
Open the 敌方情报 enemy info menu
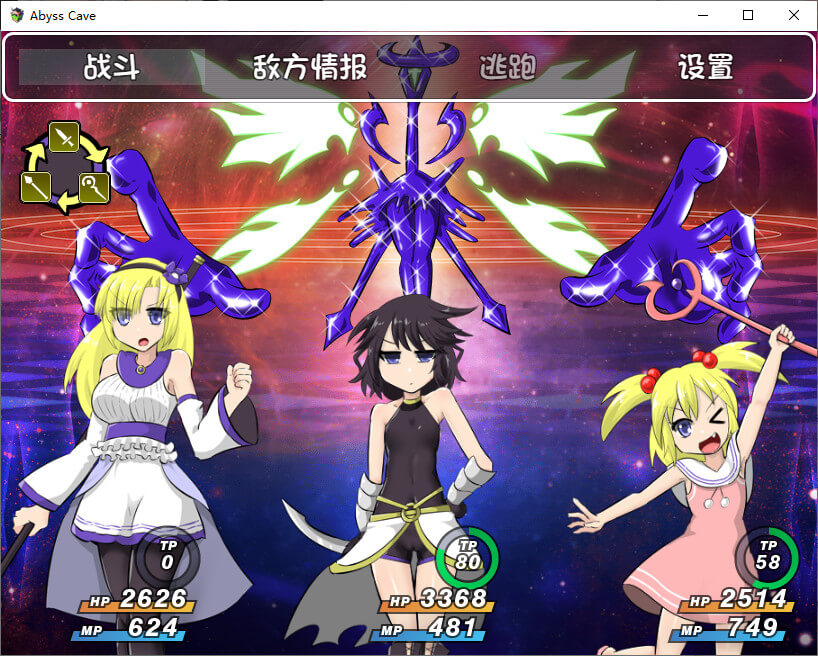(x=310, y=68)
